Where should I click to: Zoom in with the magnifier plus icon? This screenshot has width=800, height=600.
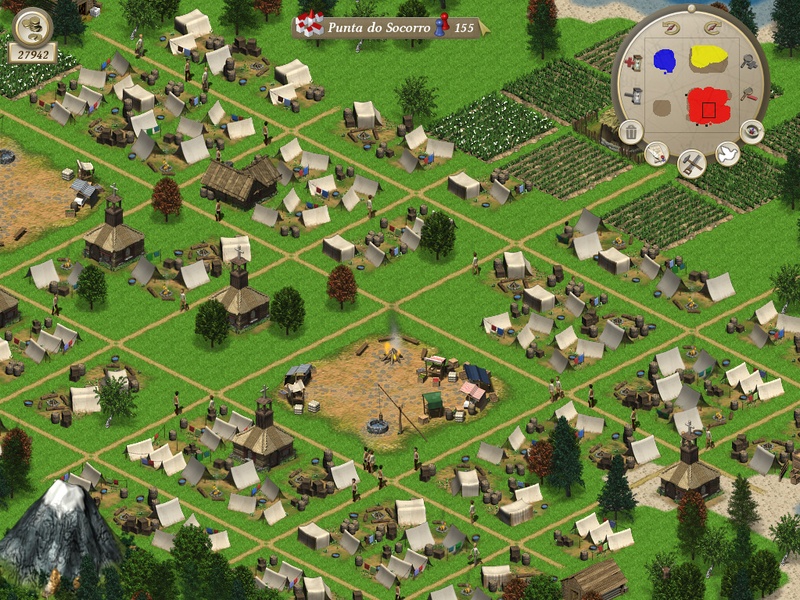(x=747, y=62)
